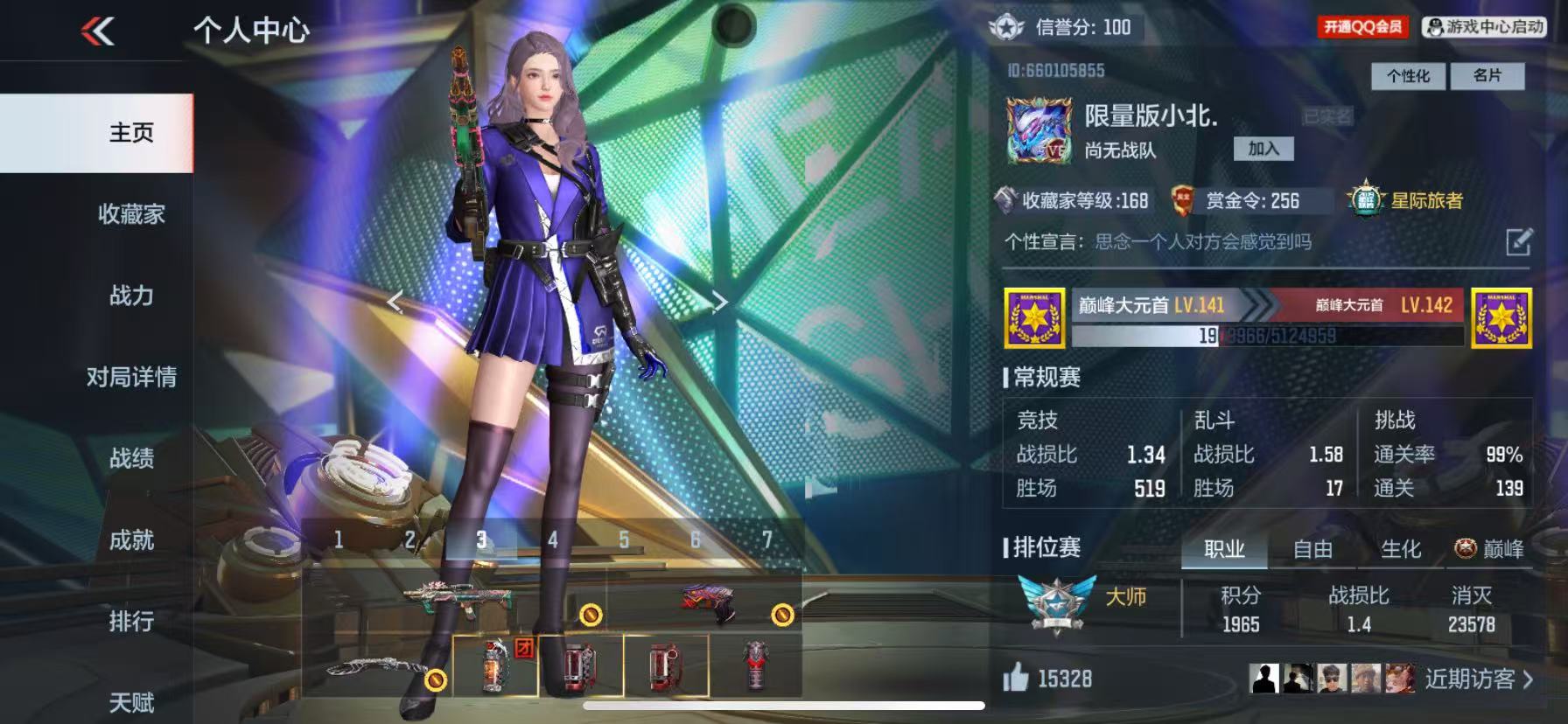Screen dimensions: 1568x724
Task: Select 主页 in the side menu
Action: [x=131, y=133]
